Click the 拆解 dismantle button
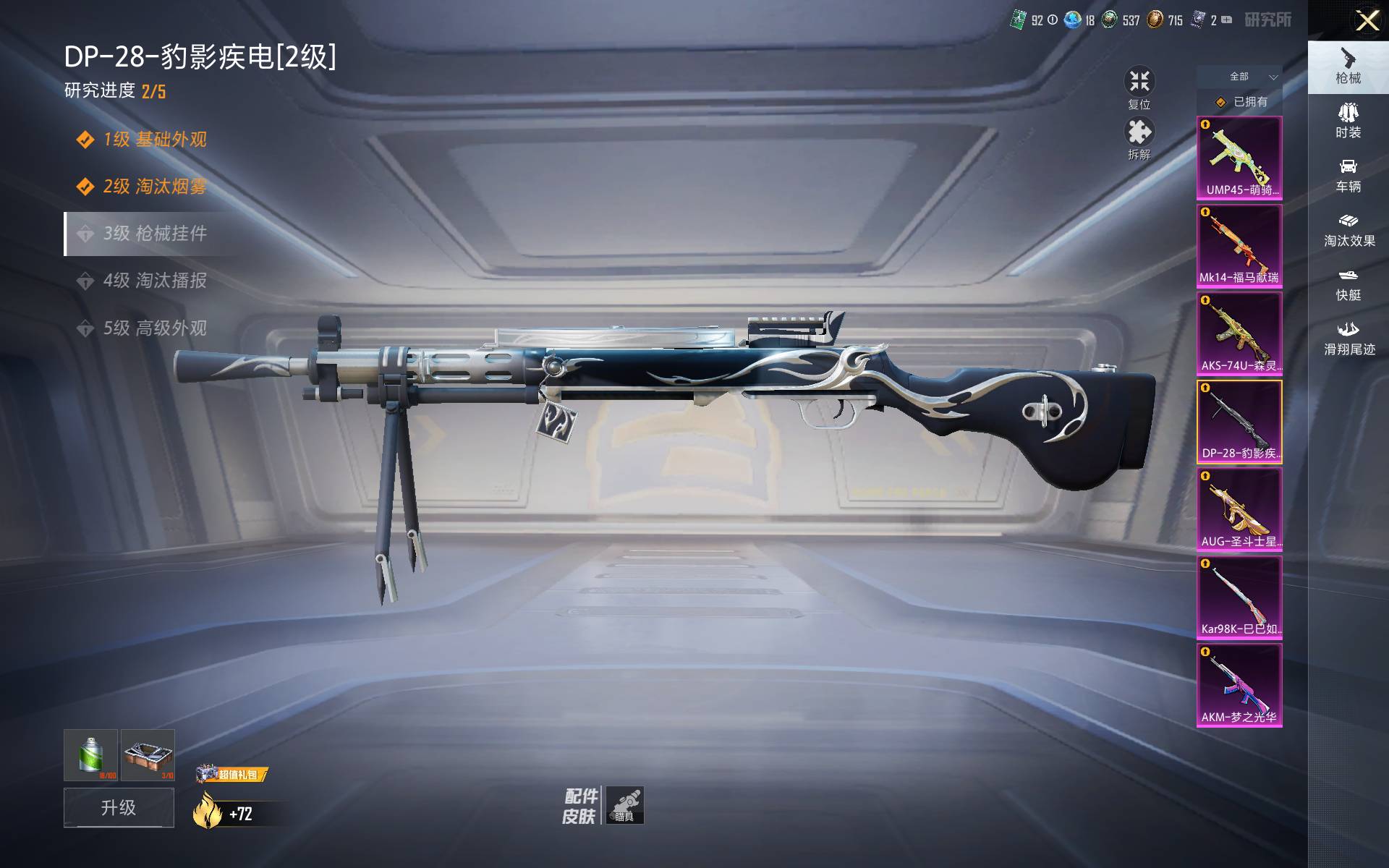 [x=1139, y=139]
